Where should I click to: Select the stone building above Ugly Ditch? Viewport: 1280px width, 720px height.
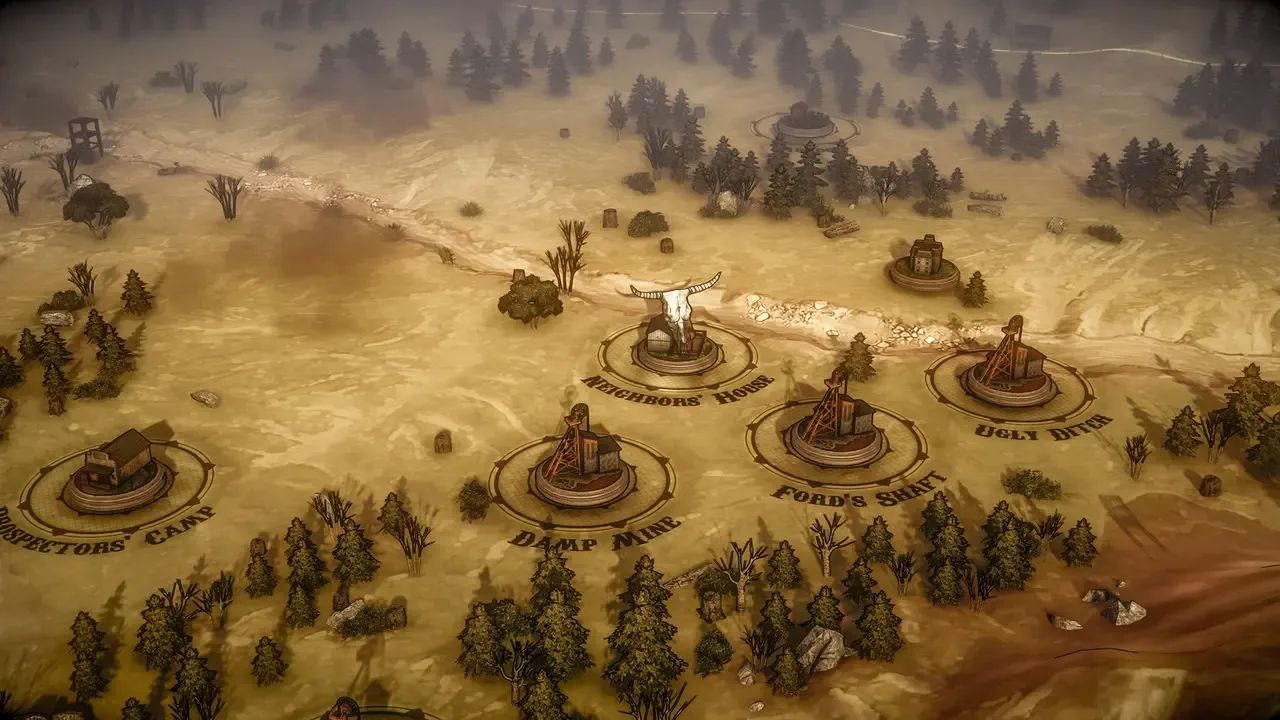[925, 255]
